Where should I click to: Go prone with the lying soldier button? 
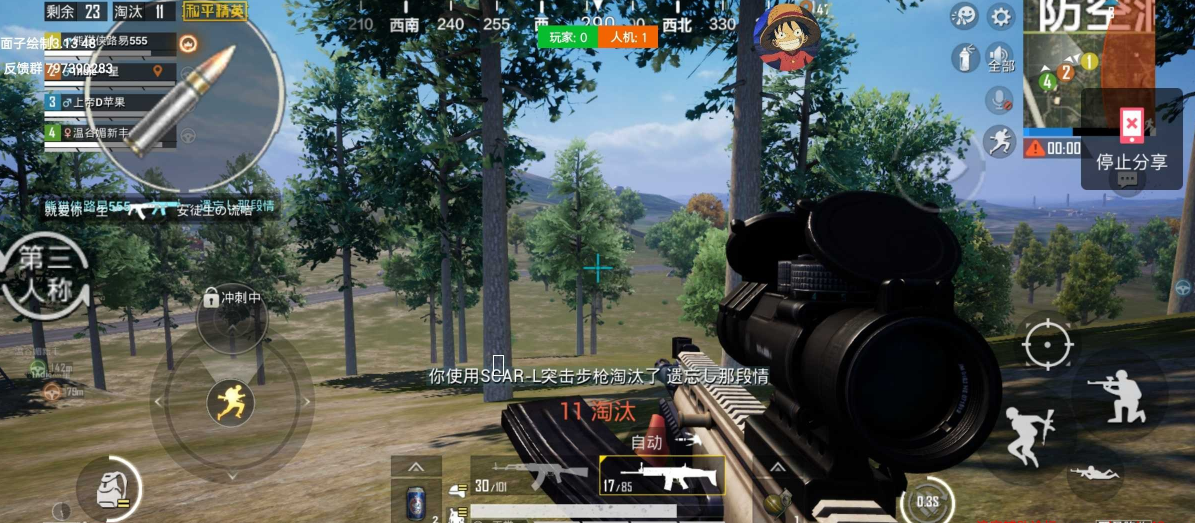pos(1094,472)
